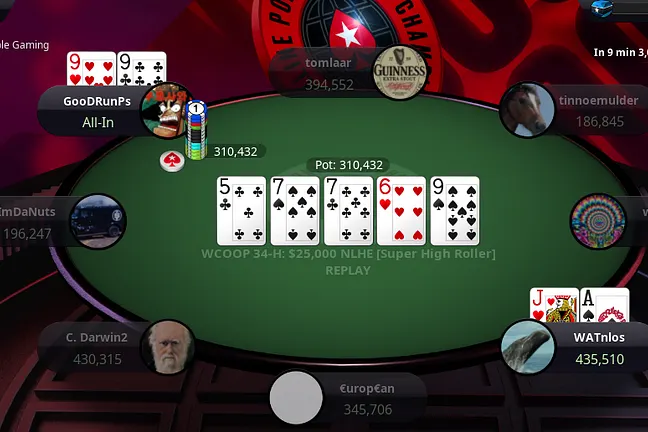This screenshot has width=648, height=432.
Task: Select GooDRunPs's nine of hearts hole card
Action: tap(90, 69)
